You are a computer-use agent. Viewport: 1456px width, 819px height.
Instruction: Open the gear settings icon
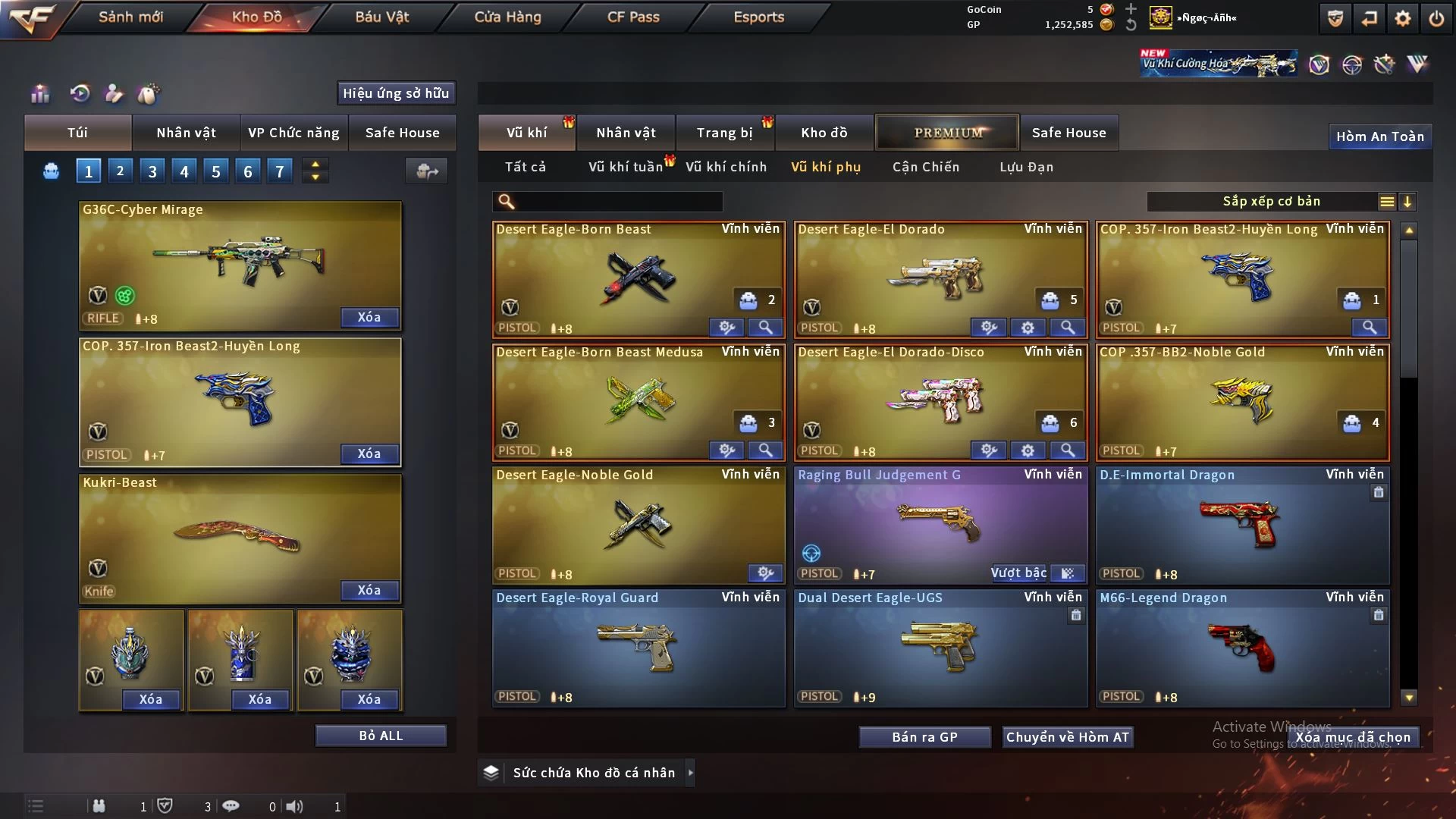(1402, 18)
